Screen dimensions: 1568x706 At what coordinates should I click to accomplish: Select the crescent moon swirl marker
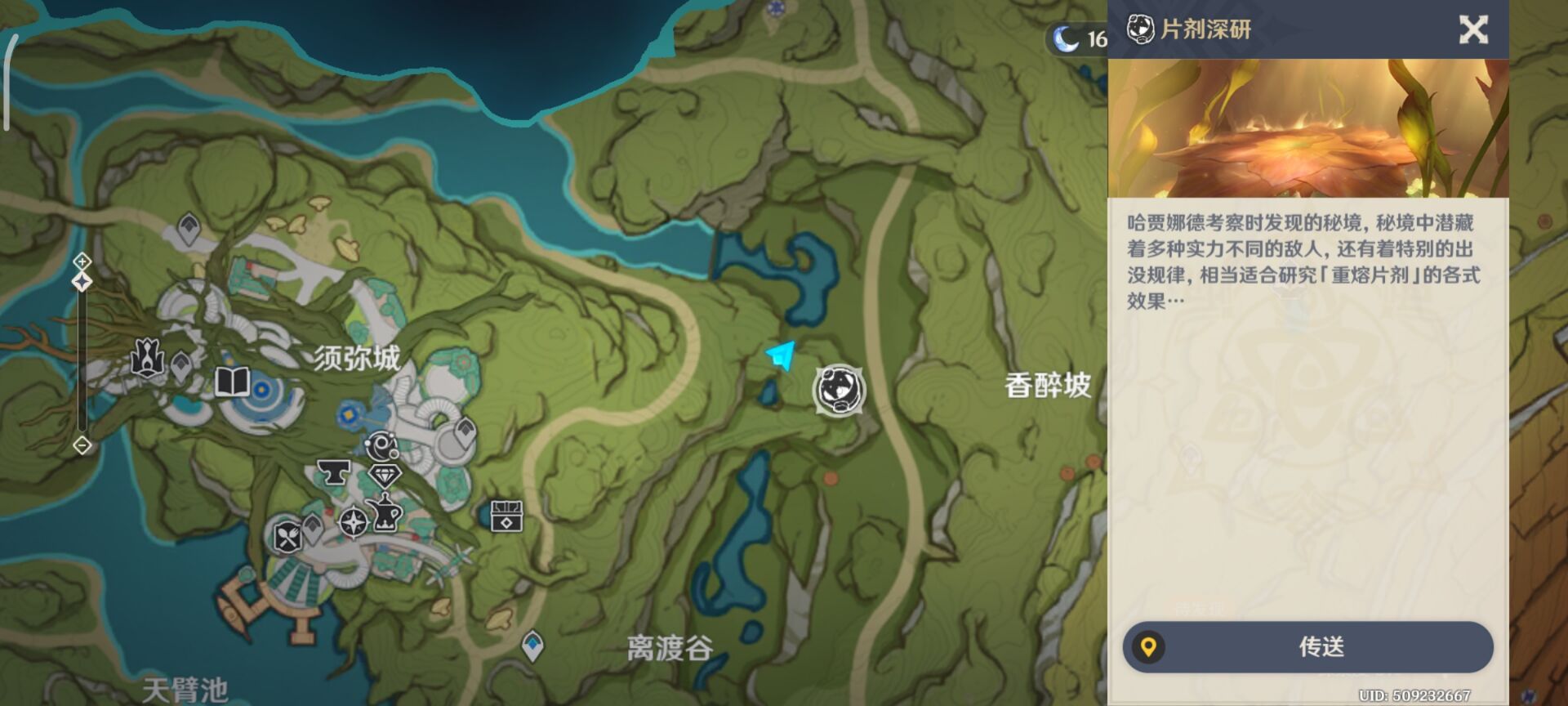tap(381, 446)
